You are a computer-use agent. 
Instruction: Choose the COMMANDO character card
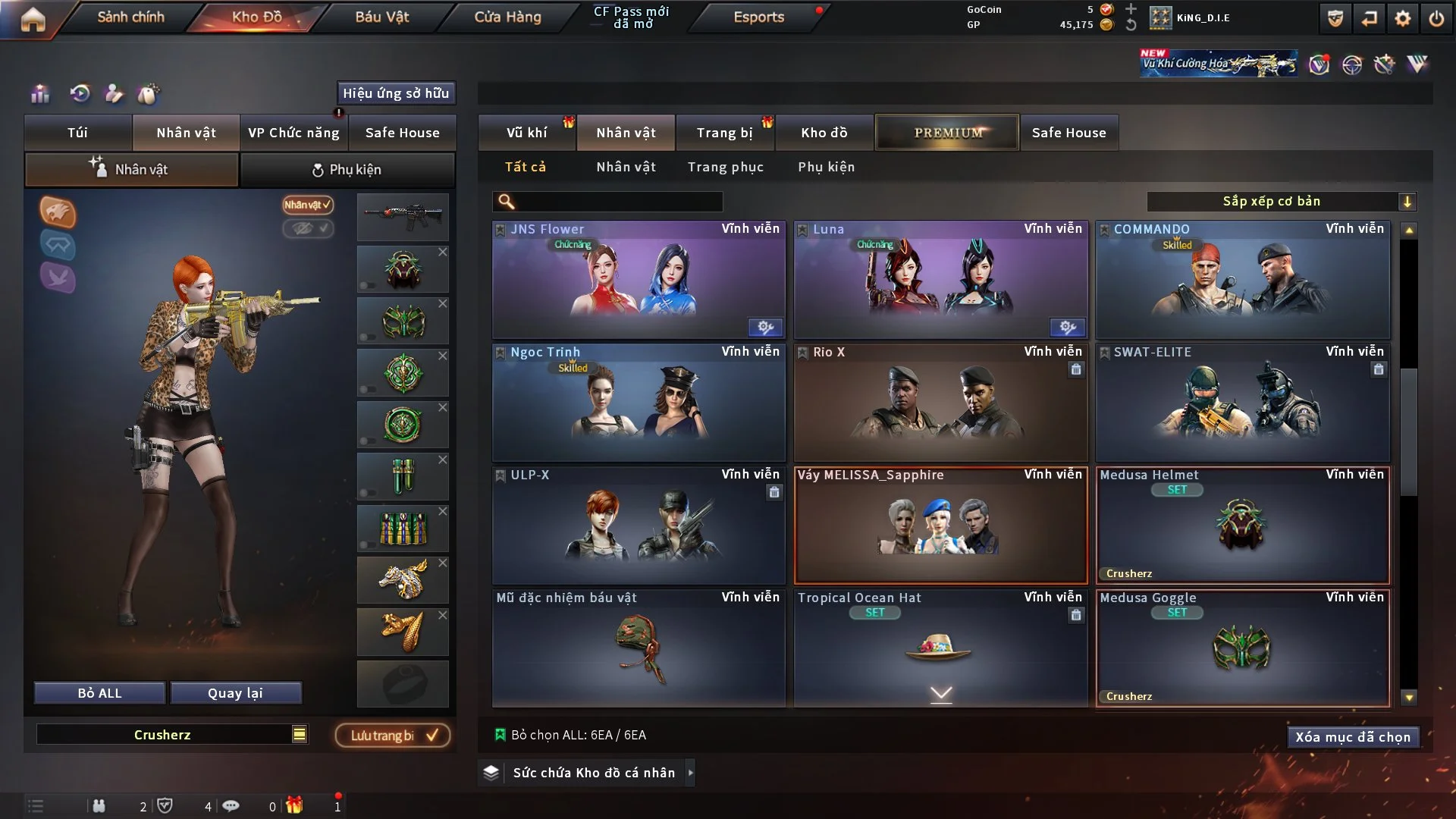tap(1242, 280)
